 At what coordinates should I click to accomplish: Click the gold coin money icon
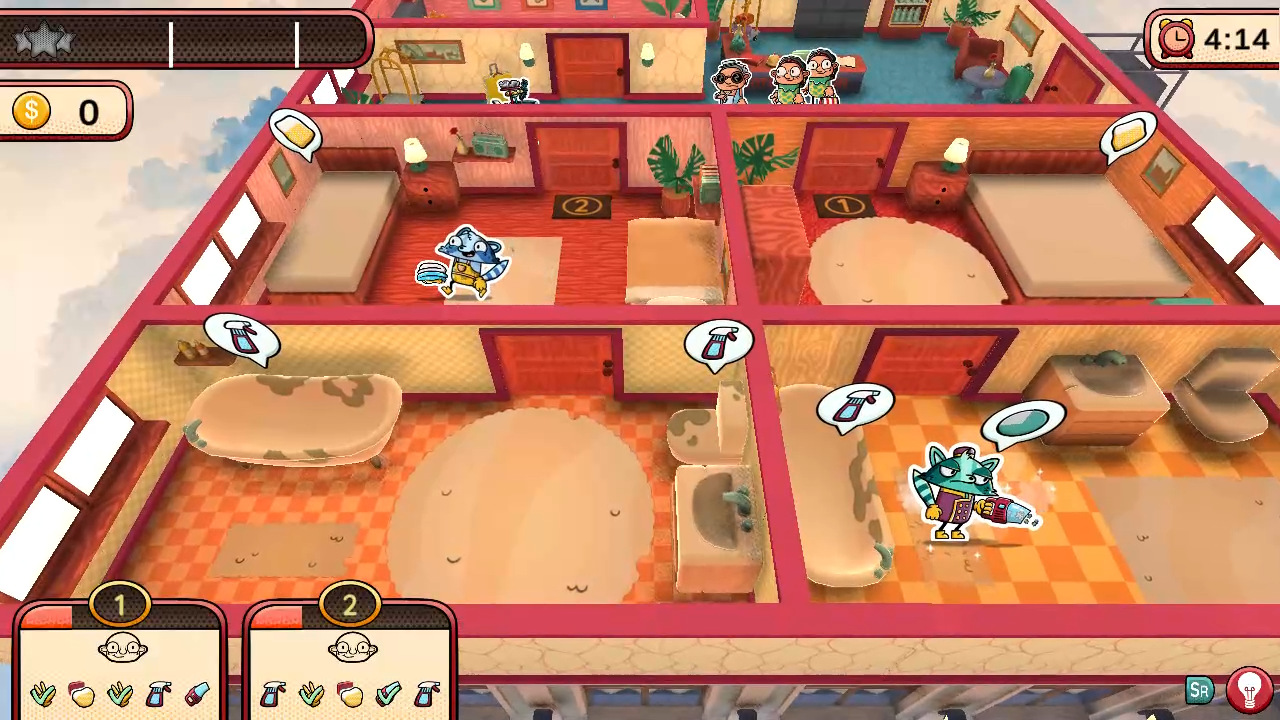pyautogui.click(x=31, y=111)
